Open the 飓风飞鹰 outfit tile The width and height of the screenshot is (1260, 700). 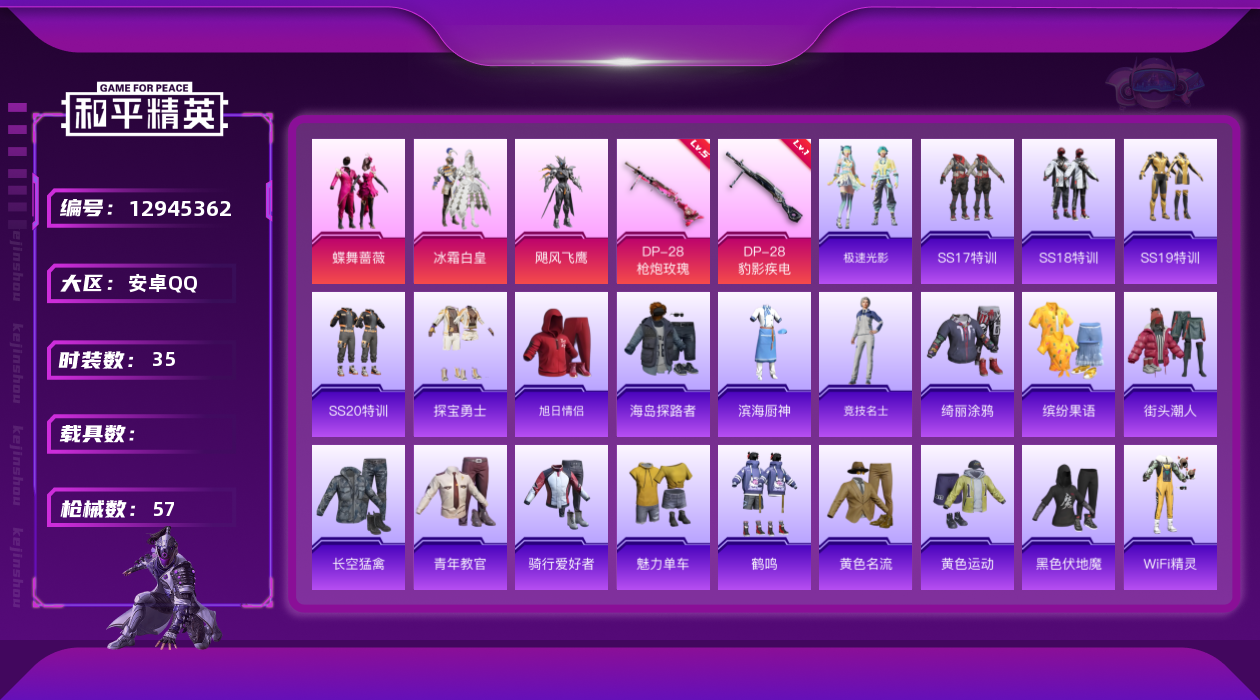pyautogui.click(x=561, y=211)
